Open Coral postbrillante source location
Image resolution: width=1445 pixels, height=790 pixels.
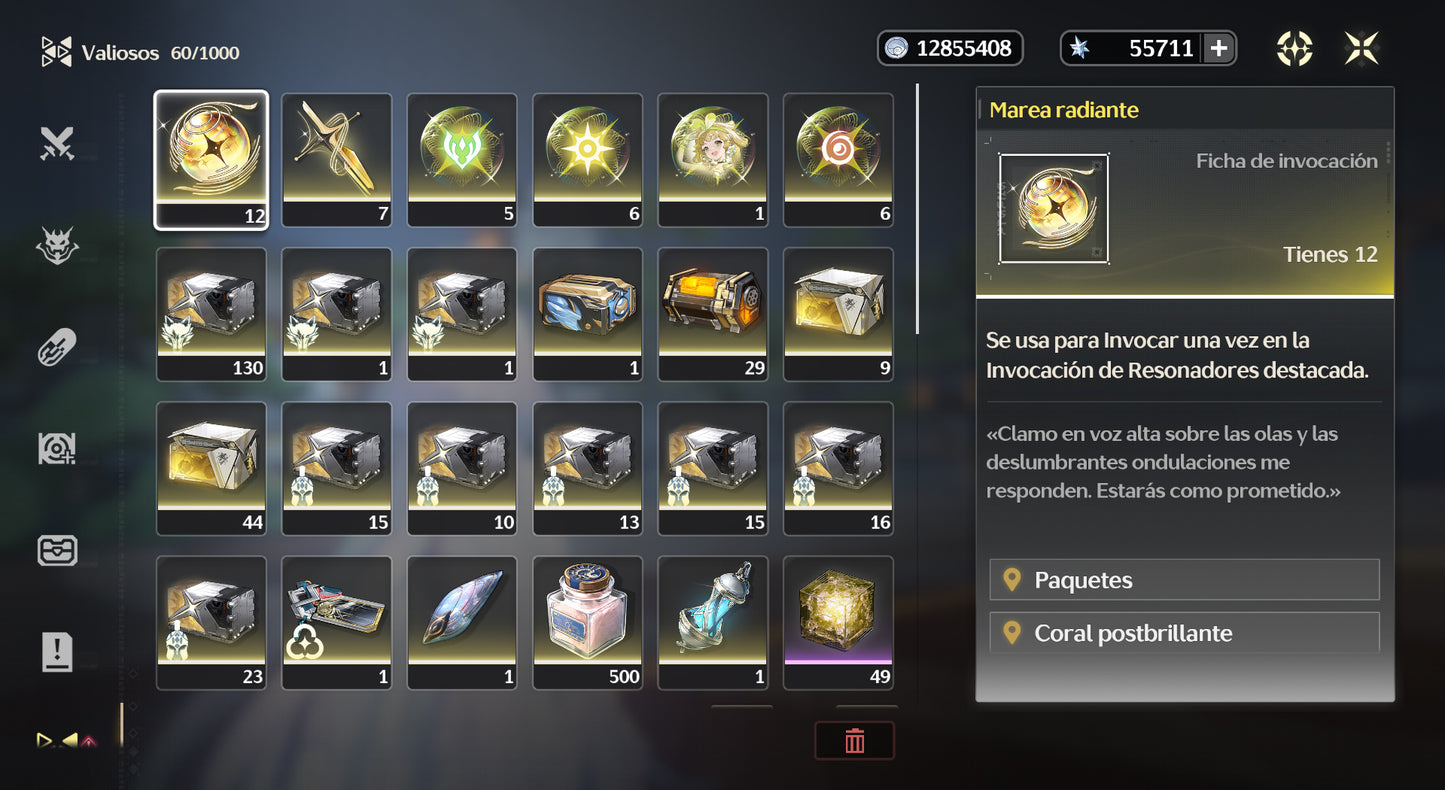[1184, 632]
